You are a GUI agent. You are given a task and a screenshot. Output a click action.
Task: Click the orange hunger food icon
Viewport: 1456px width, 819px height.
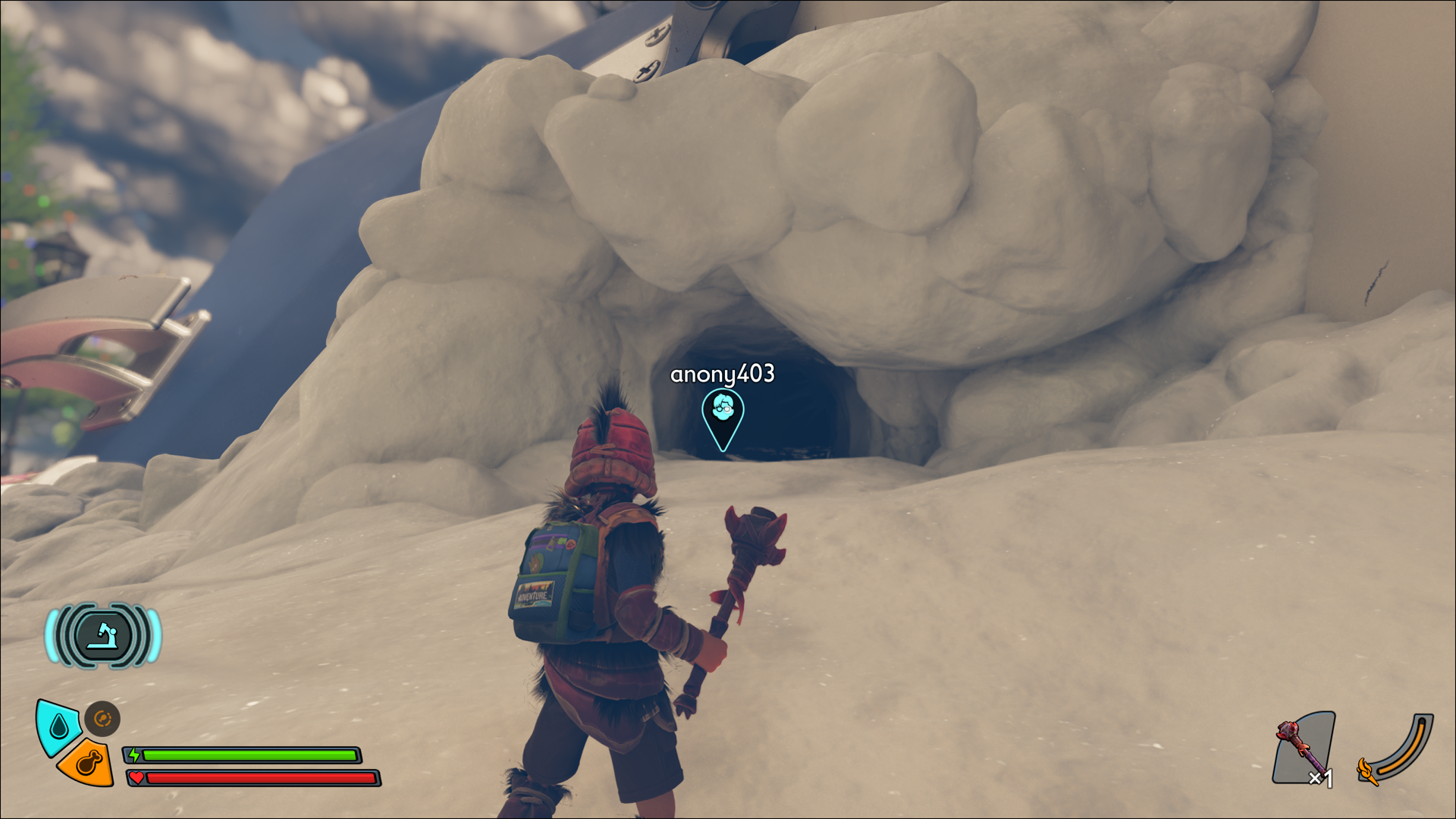[87, 763]
